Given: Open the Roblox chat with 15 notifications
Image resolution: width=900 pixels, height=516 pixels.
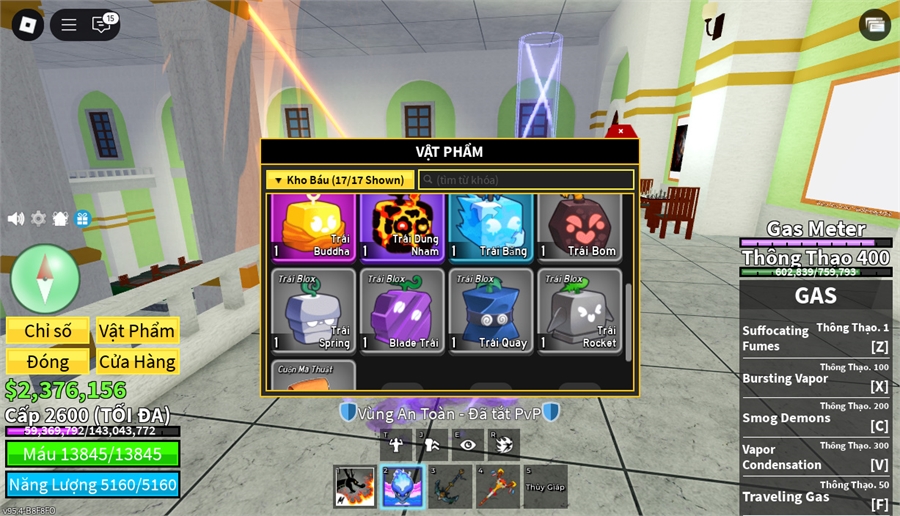Looking at the screenshot, I should [x=102, y=25].
